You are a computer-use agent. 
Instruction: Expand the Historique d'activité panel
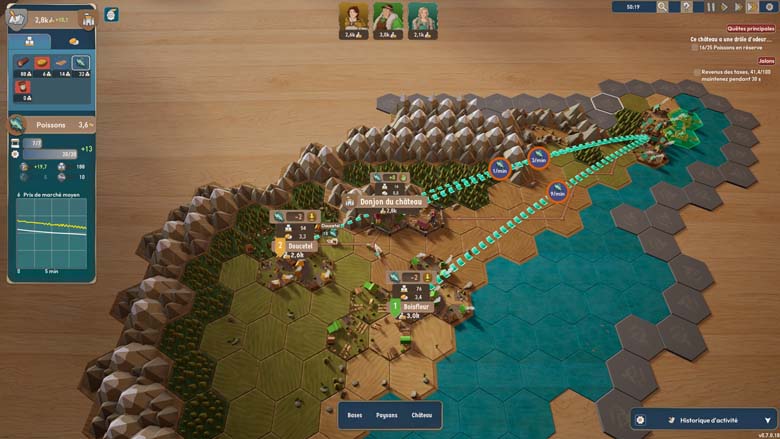[768, 420]
